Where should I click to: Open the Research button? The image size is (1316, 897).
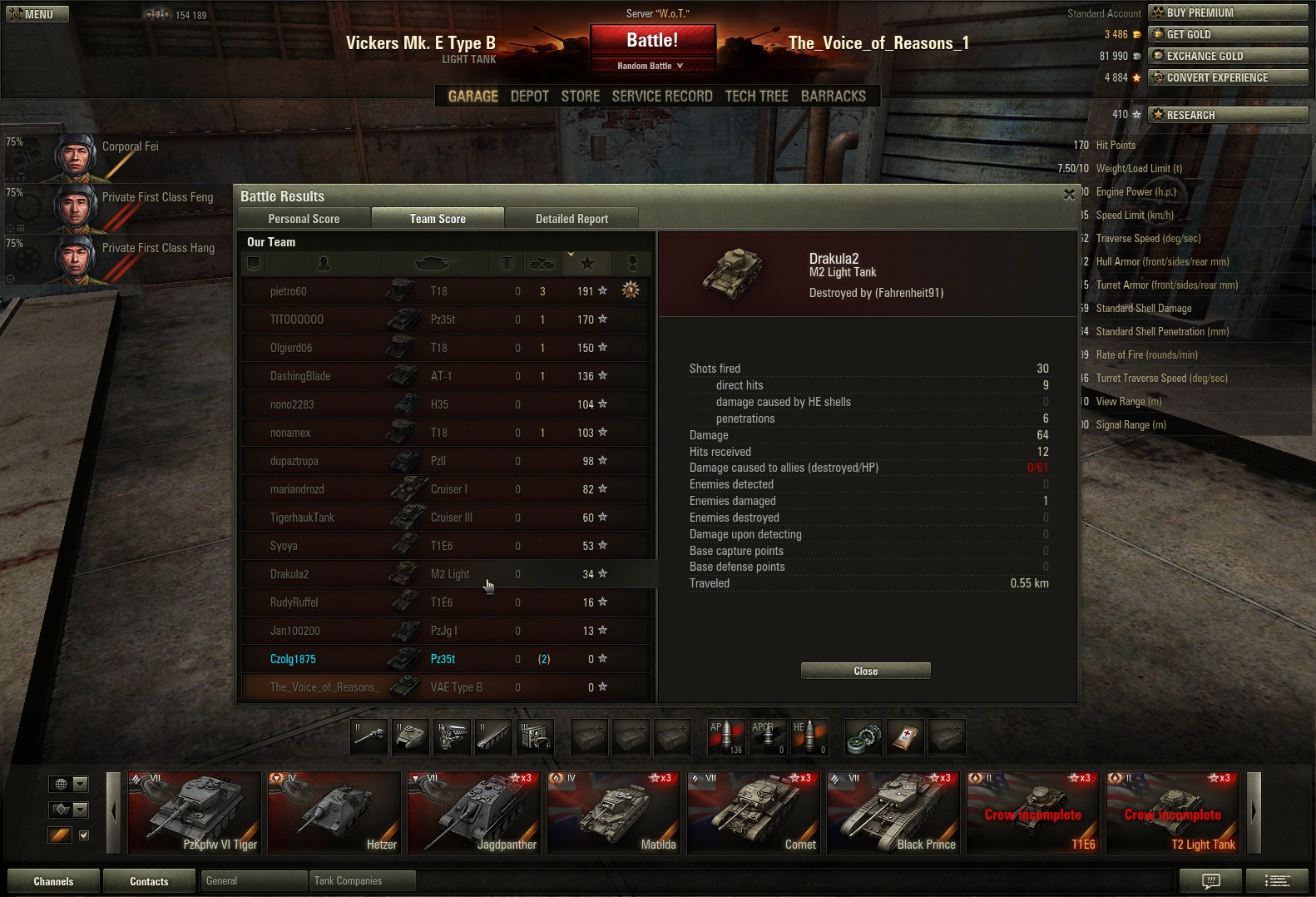(1227, 115)
